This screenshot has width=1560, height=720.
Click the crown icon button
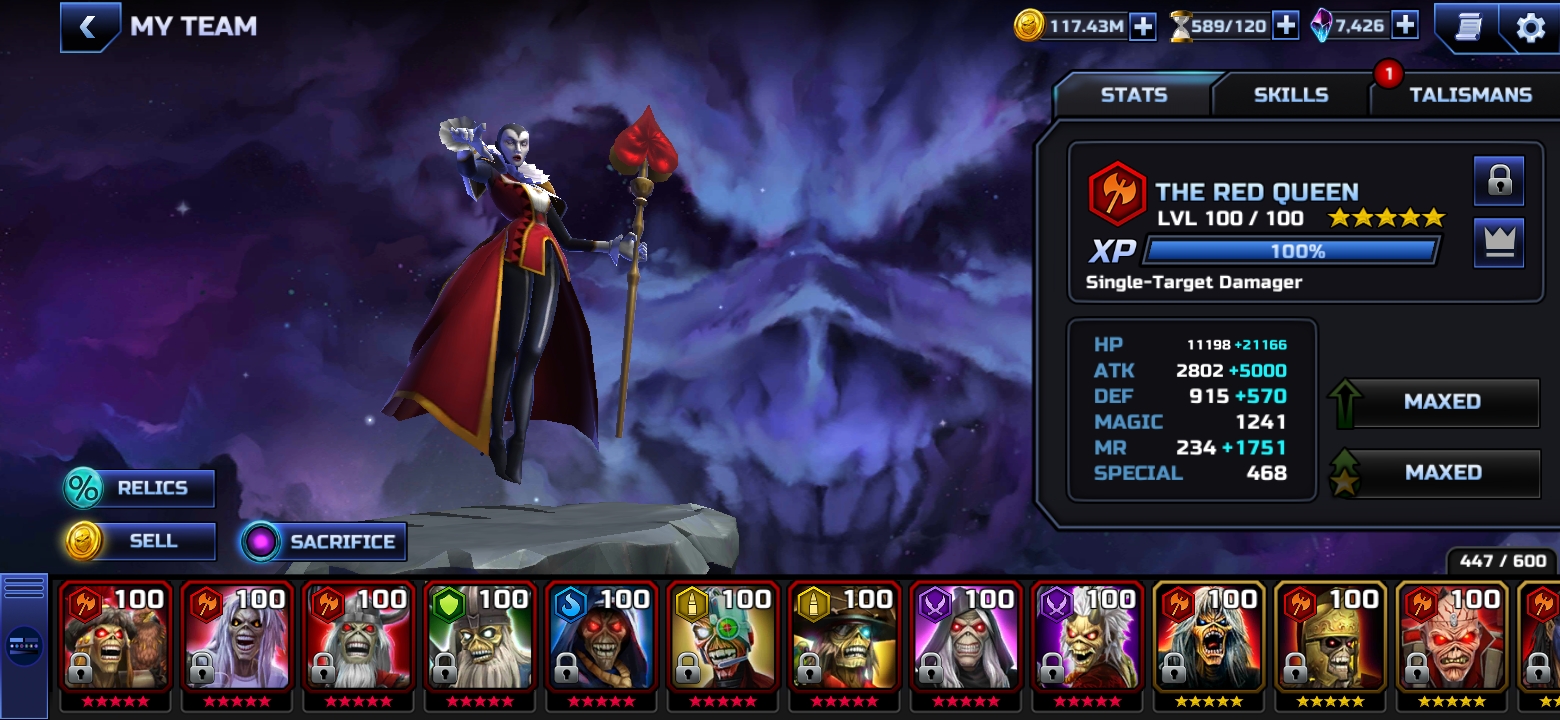point(1498,243)
